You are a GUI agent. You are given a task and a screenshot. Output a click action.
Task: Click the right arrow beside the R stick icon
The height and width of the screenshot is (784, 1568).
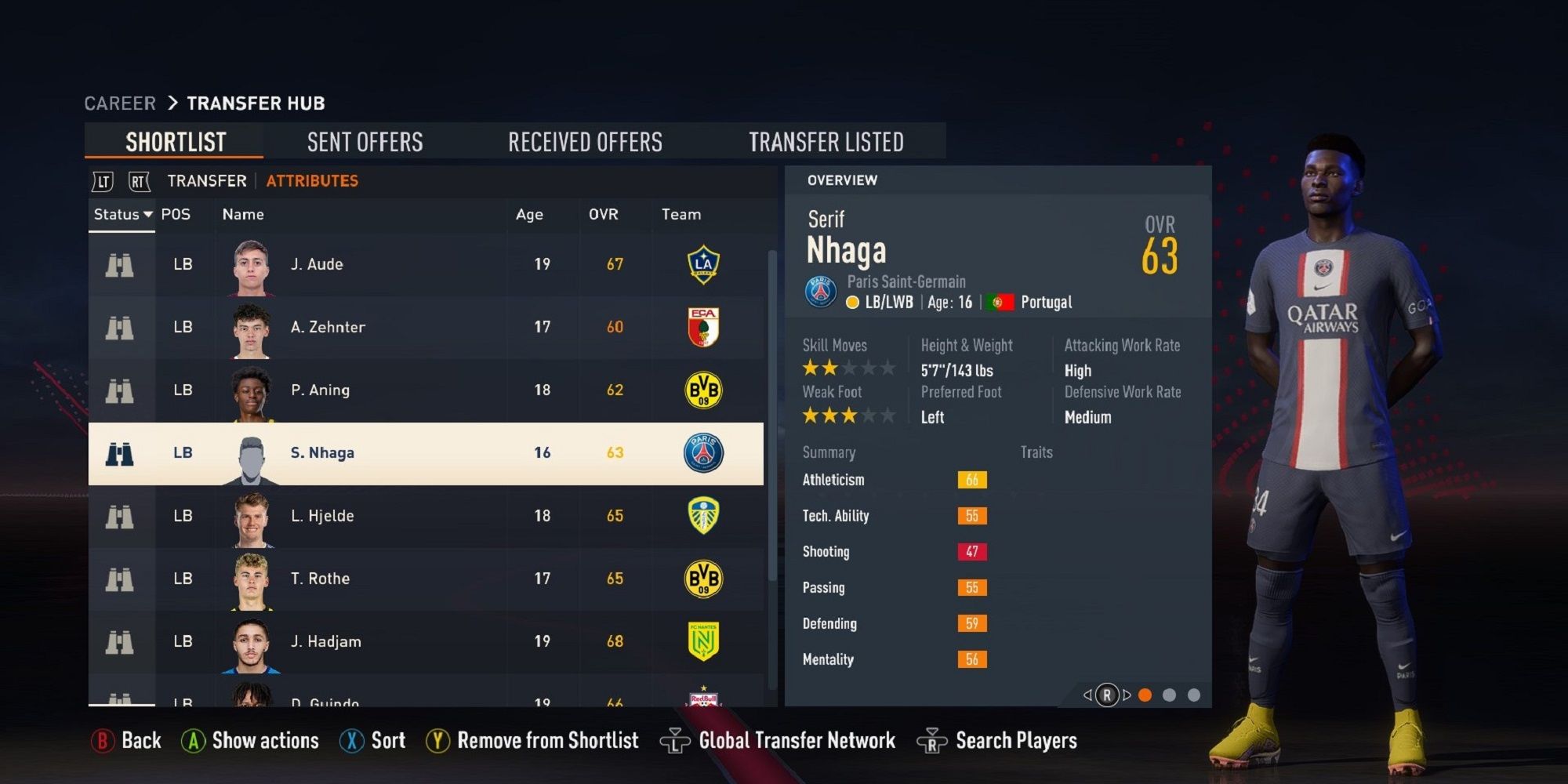(1127, 694)
